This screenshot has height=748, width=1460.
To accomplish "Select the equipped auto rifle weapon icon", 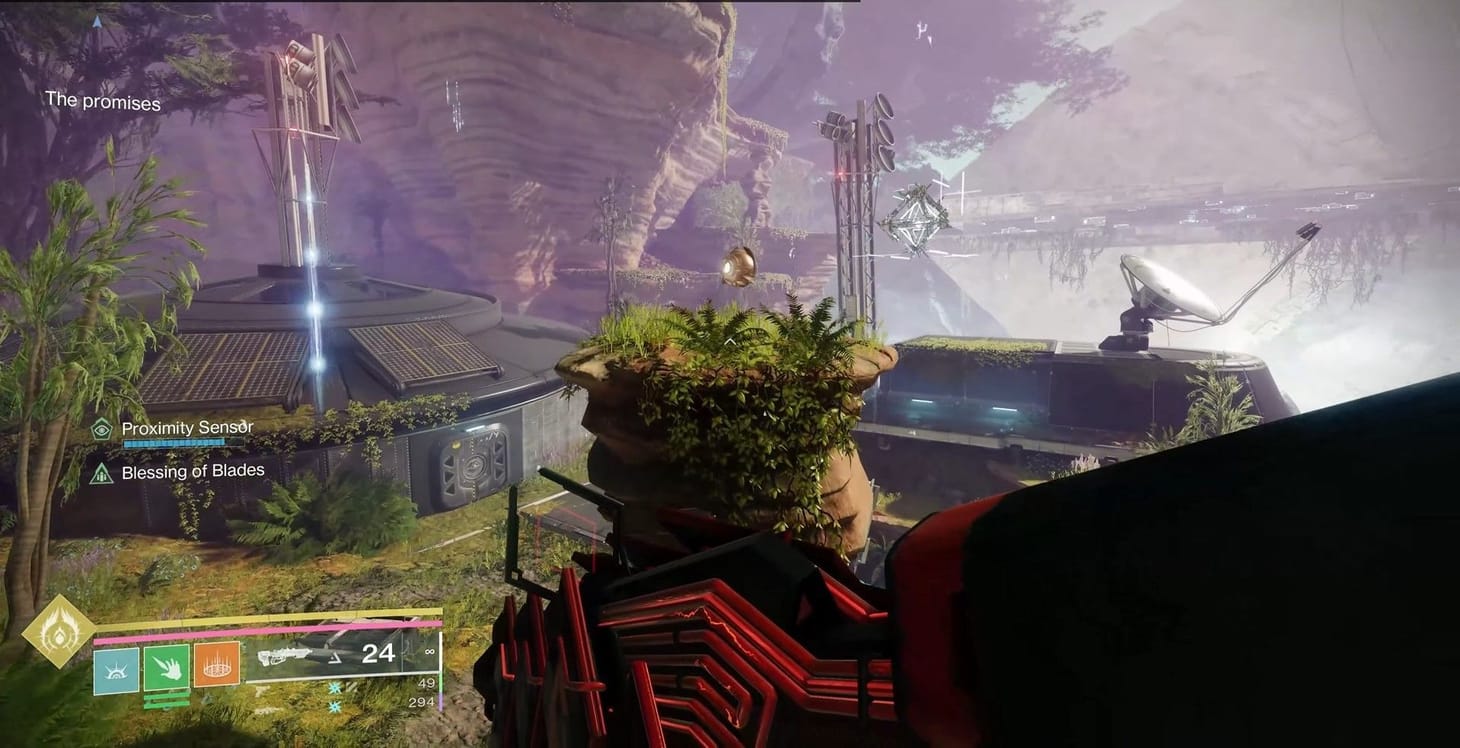I will tap(285, 656).
